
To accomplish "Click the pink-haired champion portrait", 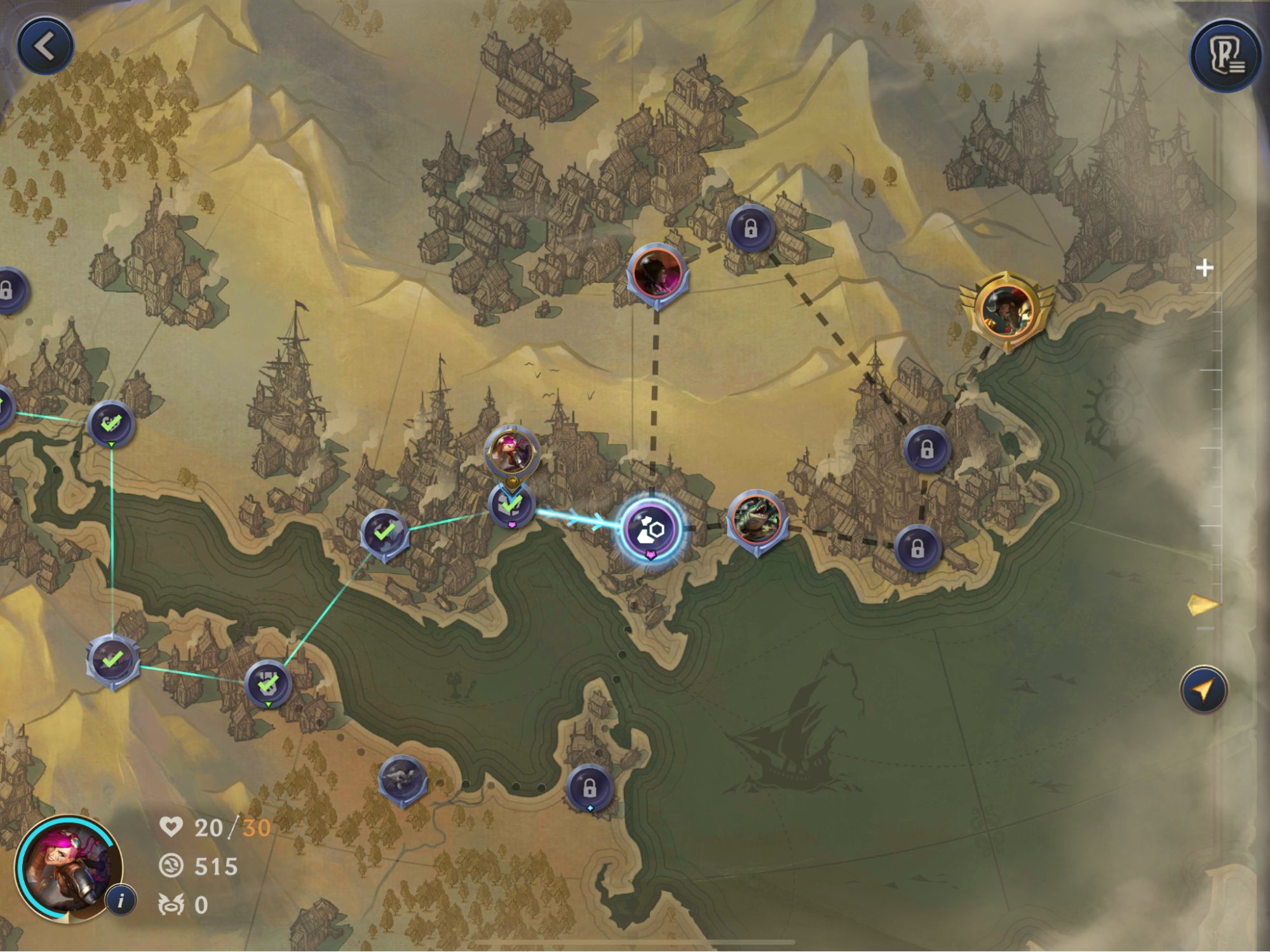I will tap(67, 868).
